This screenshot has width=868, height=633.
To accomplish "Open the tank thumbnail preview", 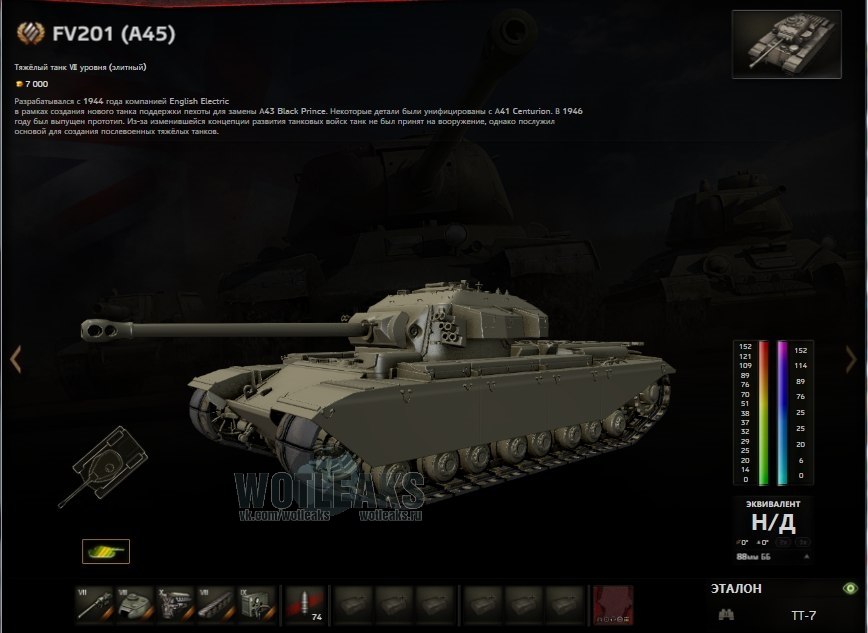I will [x=786, y=44].
